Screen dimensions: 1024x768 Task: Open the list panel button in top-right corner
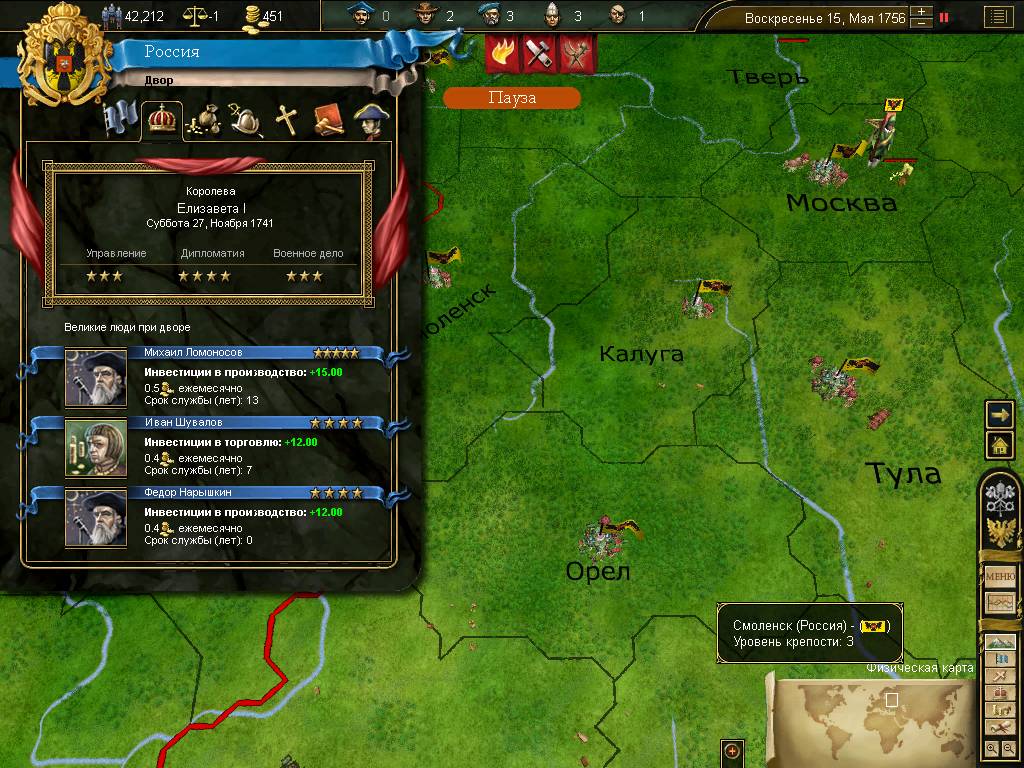[996, 17]
